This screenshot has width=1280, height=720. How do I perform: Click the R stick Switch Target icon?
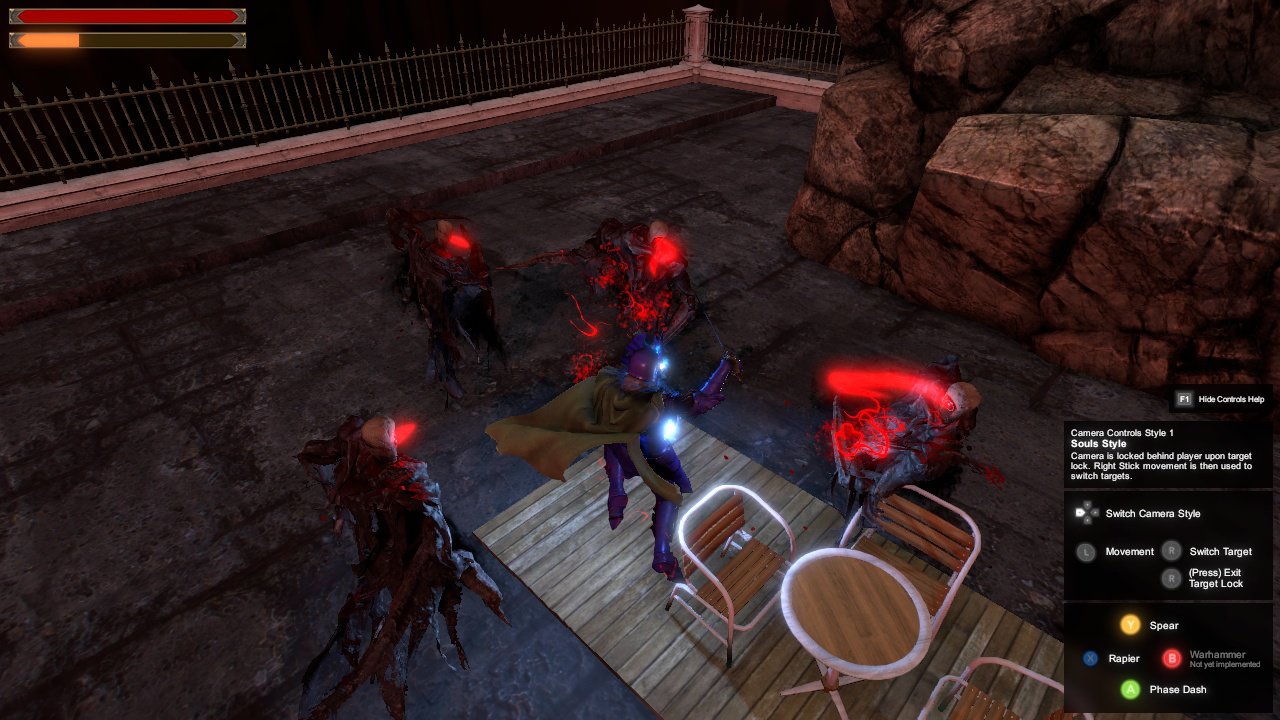(x=1172, y=551)
